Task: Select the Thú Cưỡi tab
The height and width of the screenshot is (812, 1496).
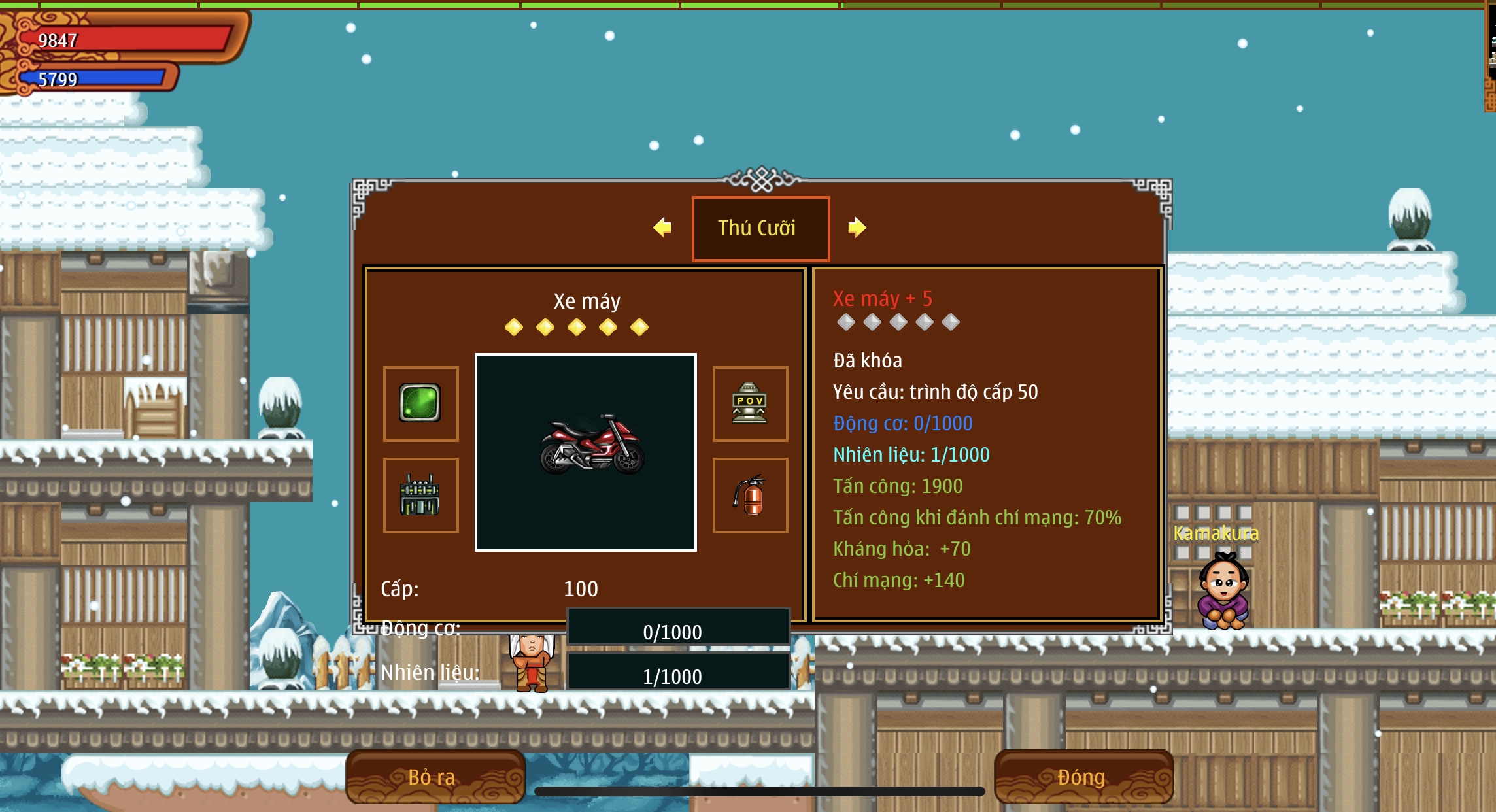Action: [x=760, y=228]
